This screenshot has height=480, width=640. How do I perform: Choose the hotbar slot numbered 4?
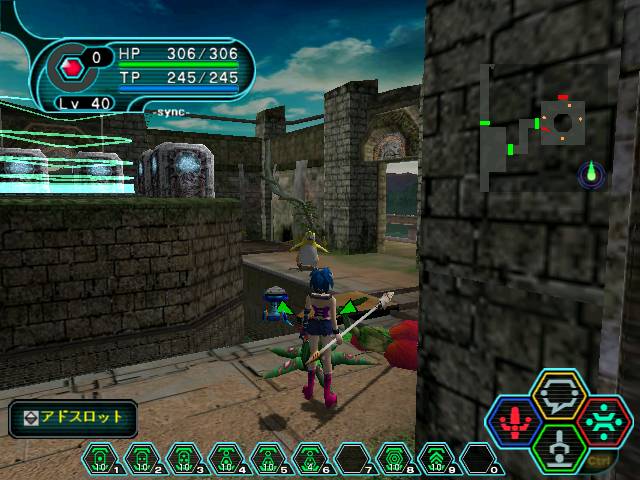coord(226,460)
